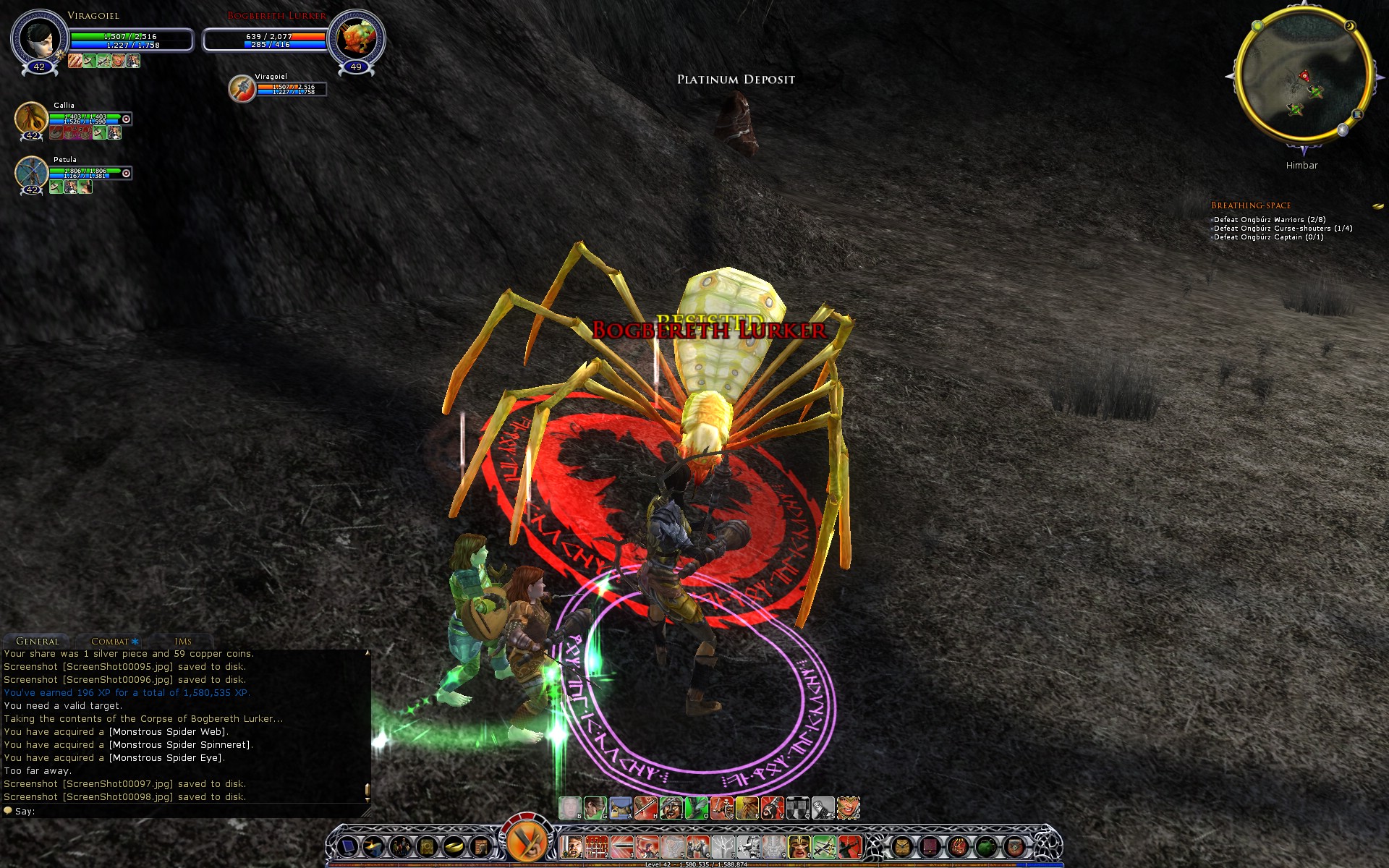1389x868 pixels.
Task: Open the IMs chat tab
Action: (x=183, y=642)
